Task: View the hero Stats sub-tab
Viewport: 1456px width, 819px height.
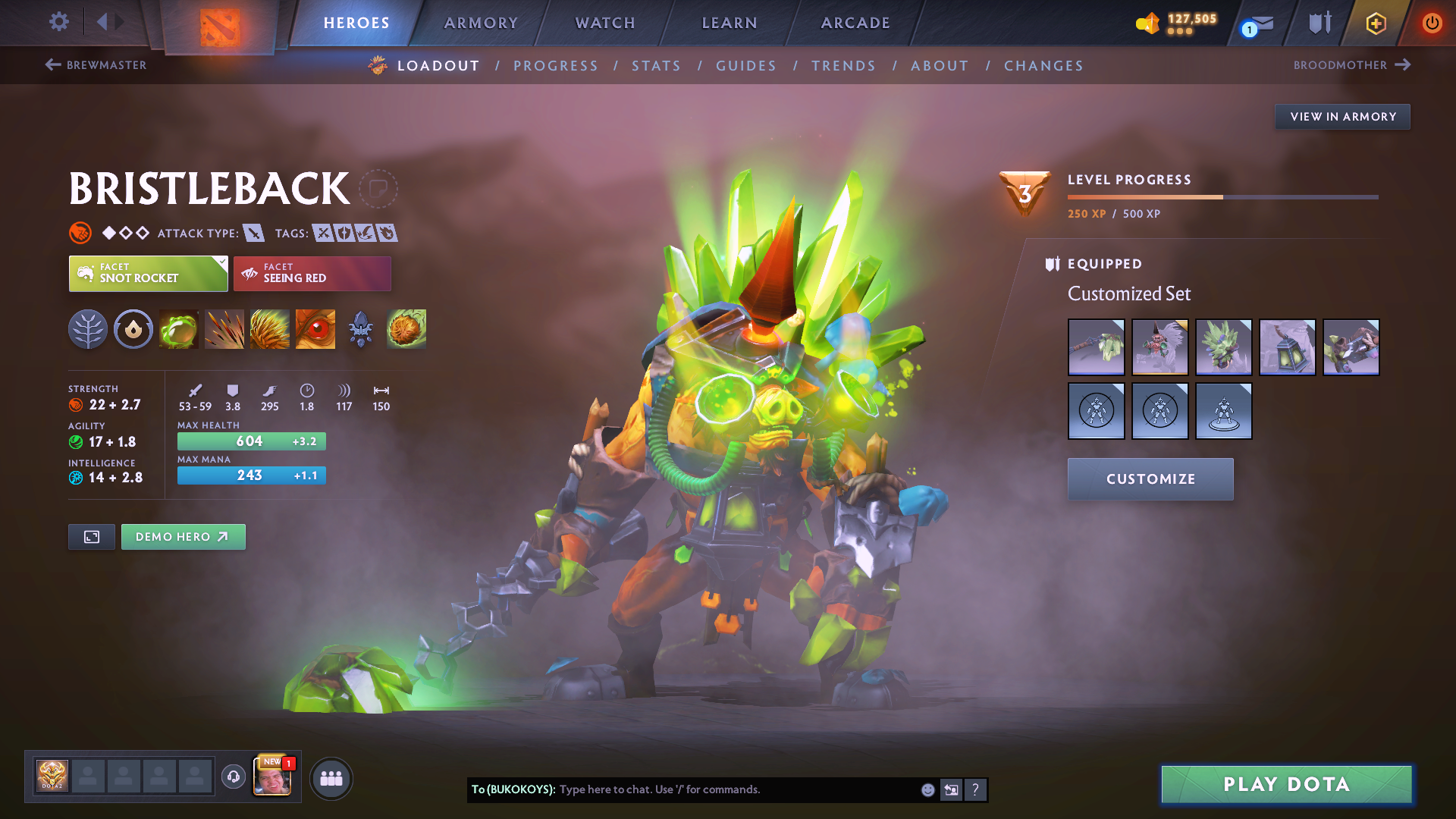Action: coord(656,66)
